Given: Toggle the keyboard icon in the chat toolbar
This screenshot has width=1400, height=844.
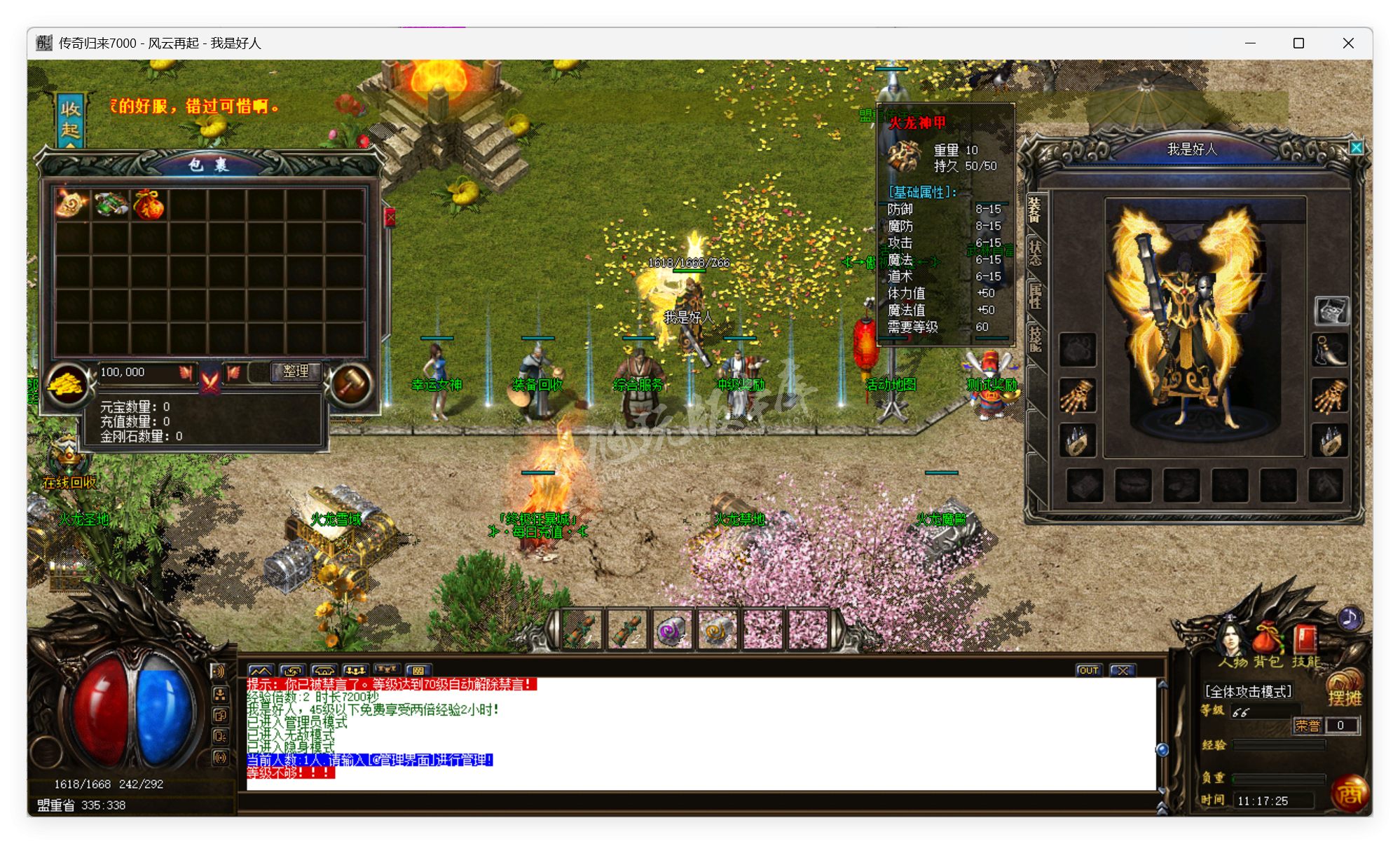Looking at the screenshot, I should [x=418, y=670].
